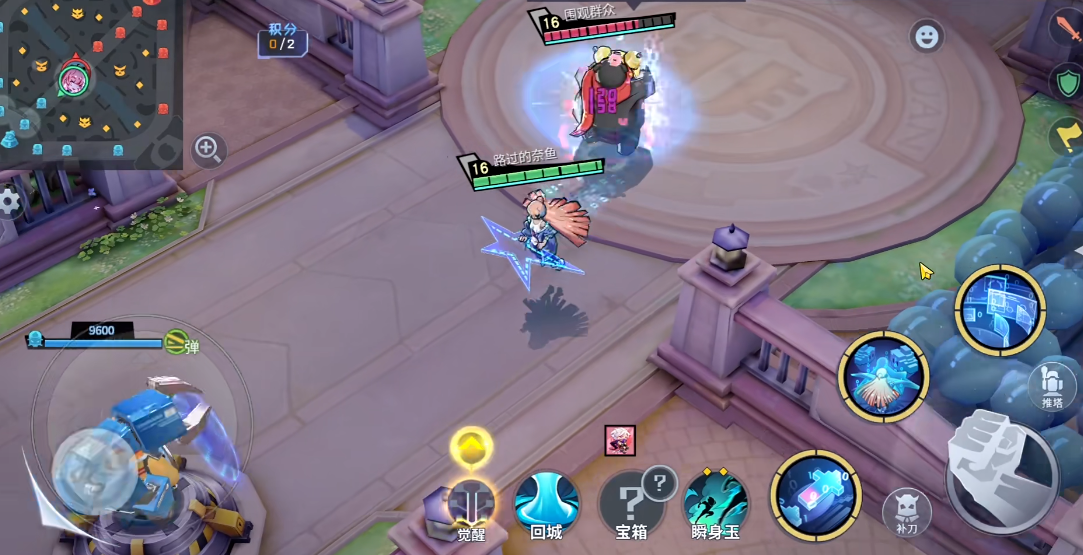Viewport: 1083px width, 555px height.
Task: Open the 宝箱 treasure chest slot
Action: pyautogui.click(x=630, y=500)
